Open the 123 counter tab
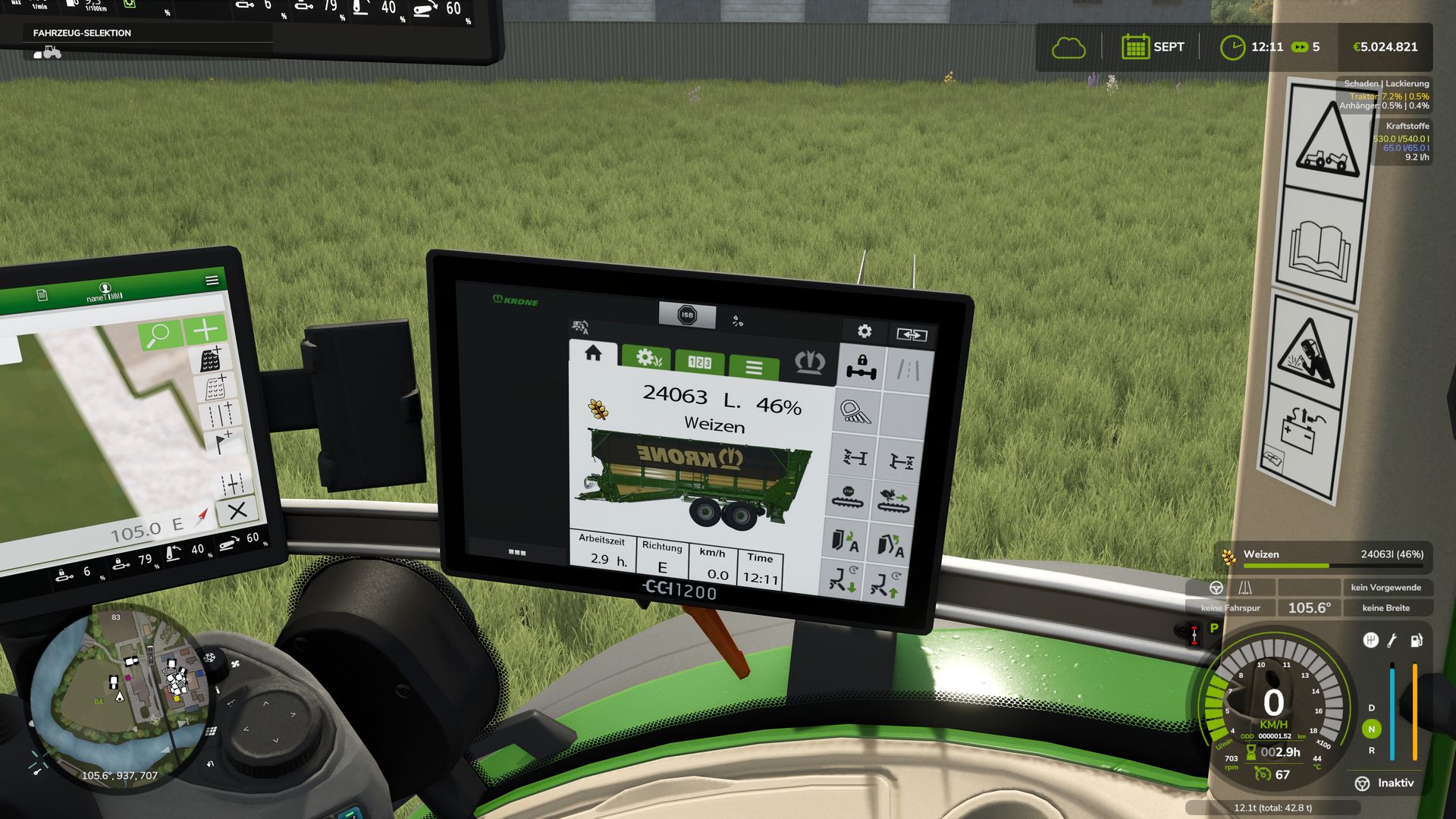This screenshot has width=1456, height=819. click(699, 362)
